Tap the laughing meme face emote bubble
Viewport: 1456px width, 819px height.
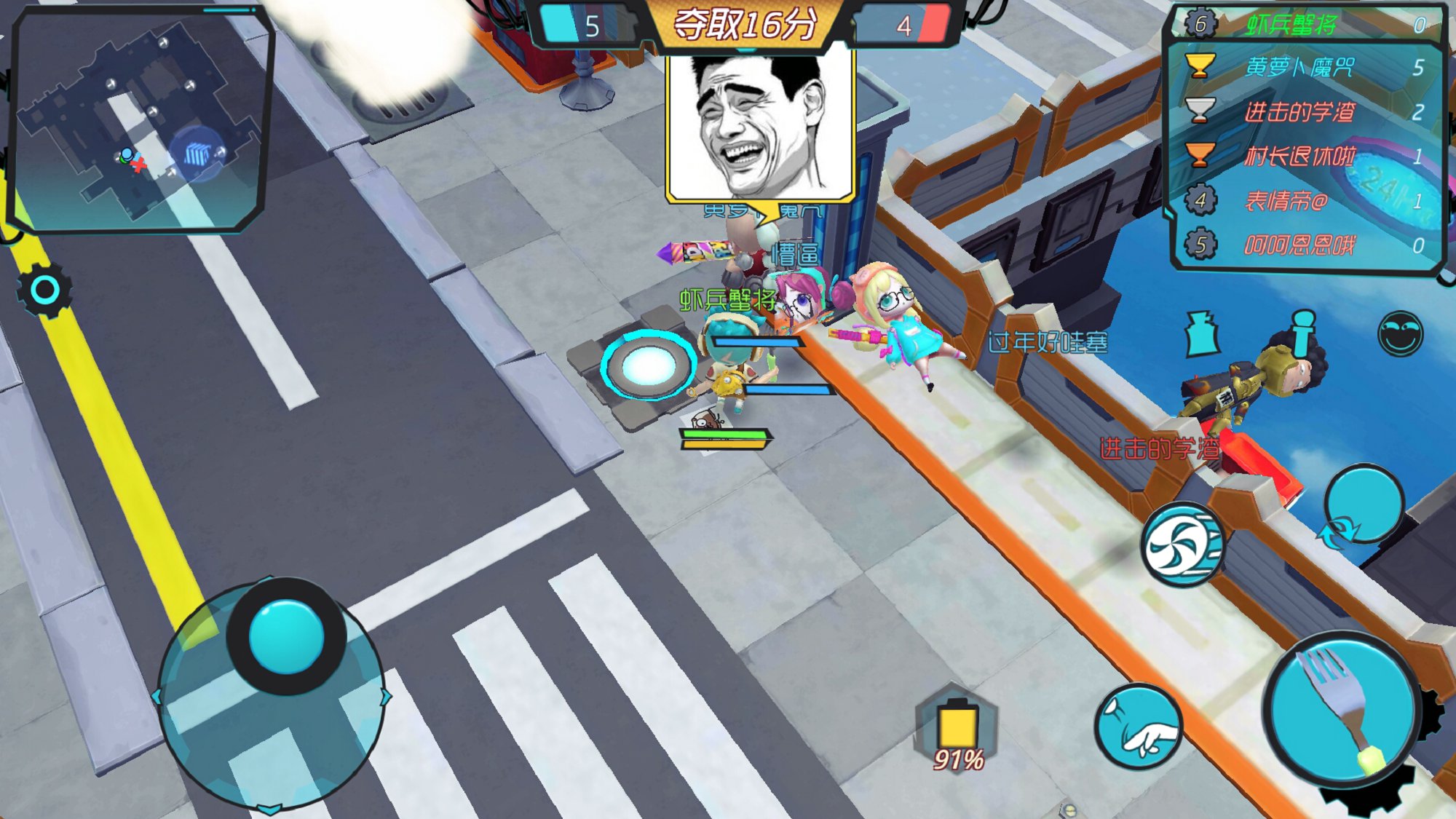click(x=760, y=127)
